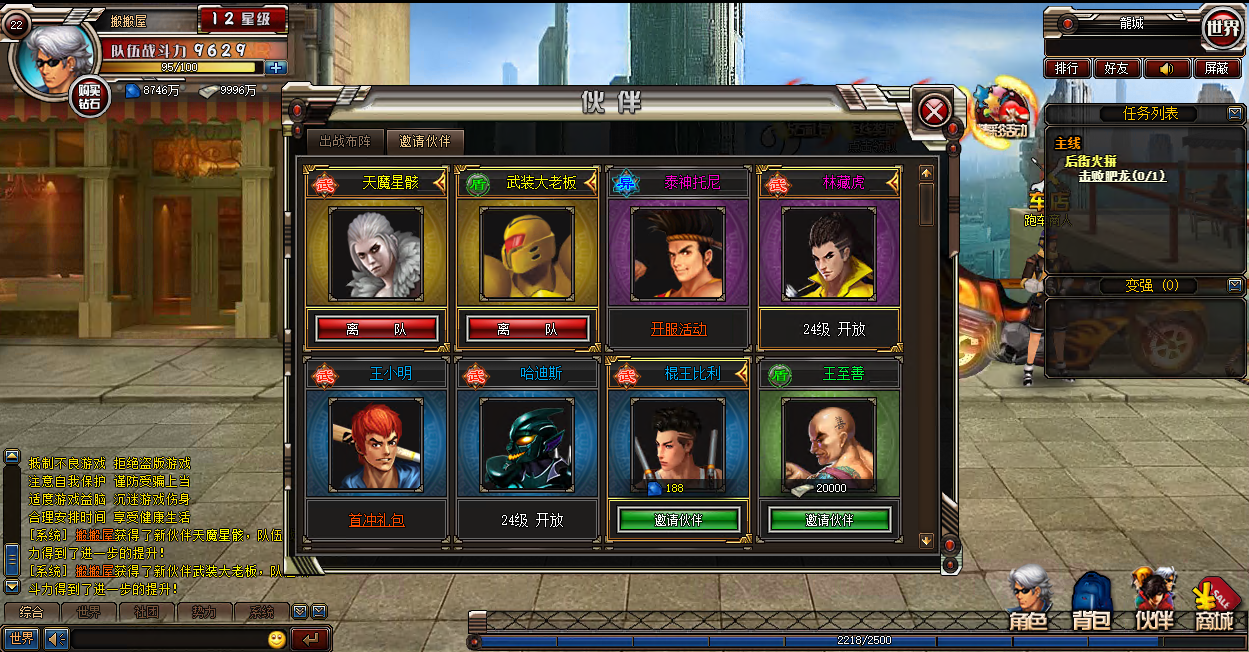Click the 购买钻石 buy diamonds button
This screenshot has width=1249, height=652.
click(90, 96)
